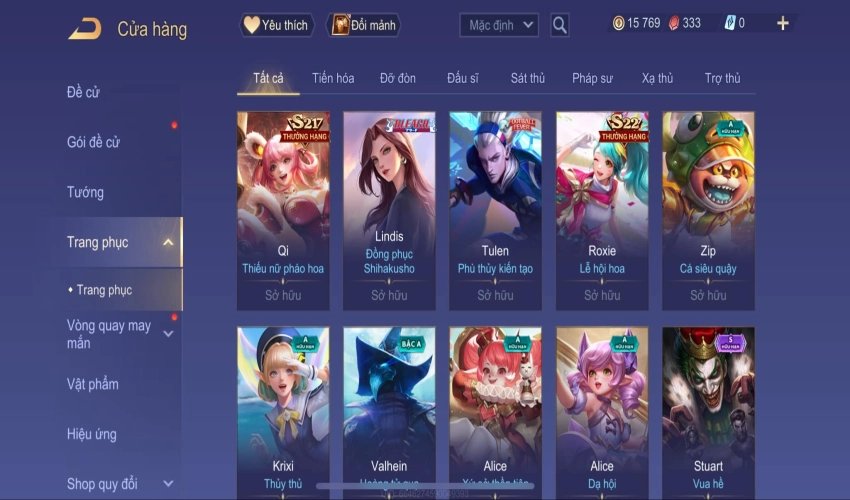The height and width of the screenshot is (500, 850).
Task: Select the Stuart Vua hề skin card
Action: [x=708, y=410]
